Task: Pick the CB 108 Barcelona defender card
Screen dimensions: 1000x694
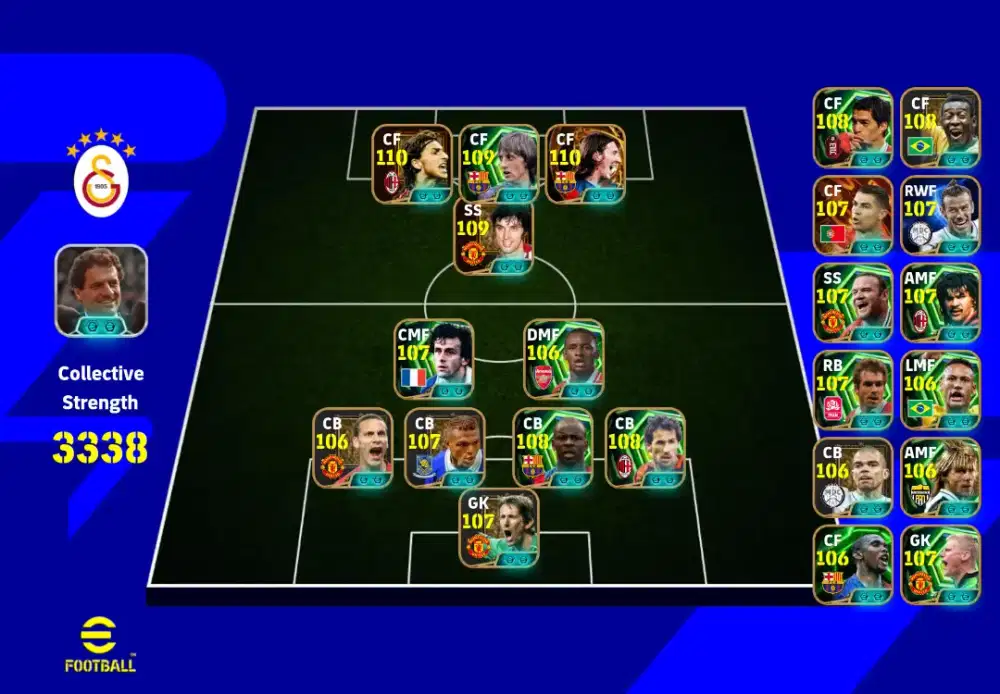Action: (552, 448)
